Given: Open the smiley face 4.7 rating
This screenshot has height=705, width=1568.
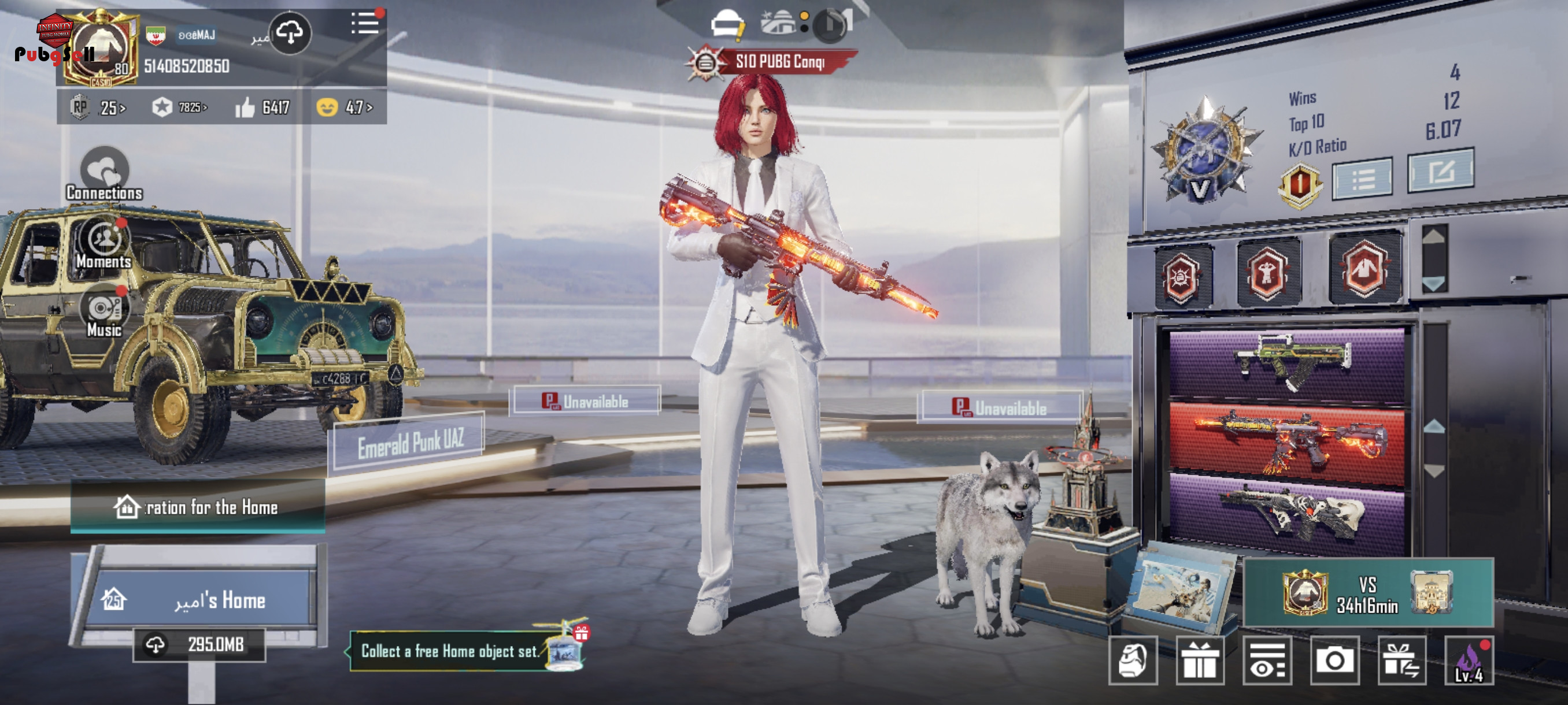Looking at the screenshot, I should (344, 107).
